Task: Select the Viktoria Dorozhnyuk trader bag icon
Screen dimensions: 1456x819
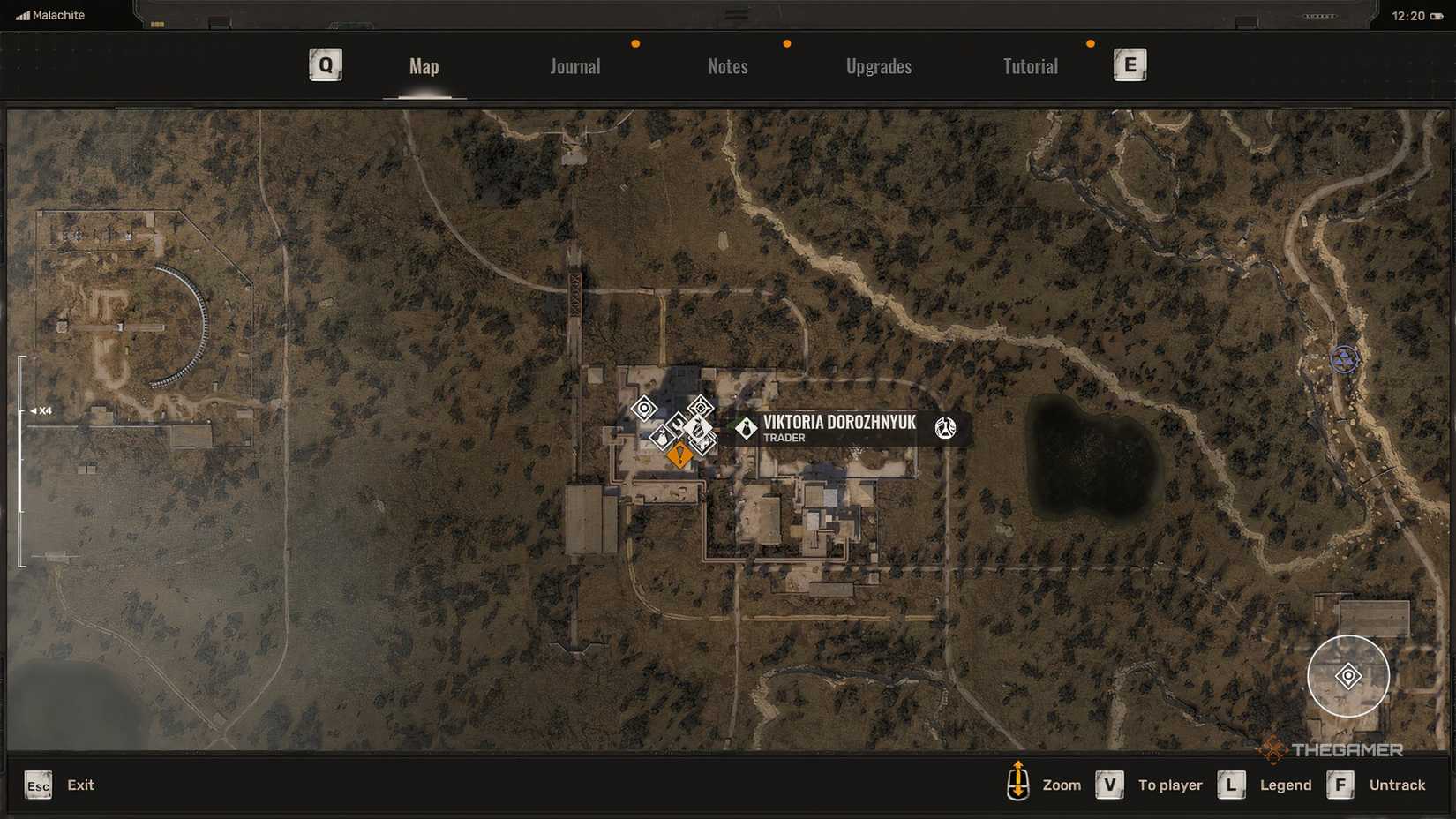Action: (x=747, y=429)
